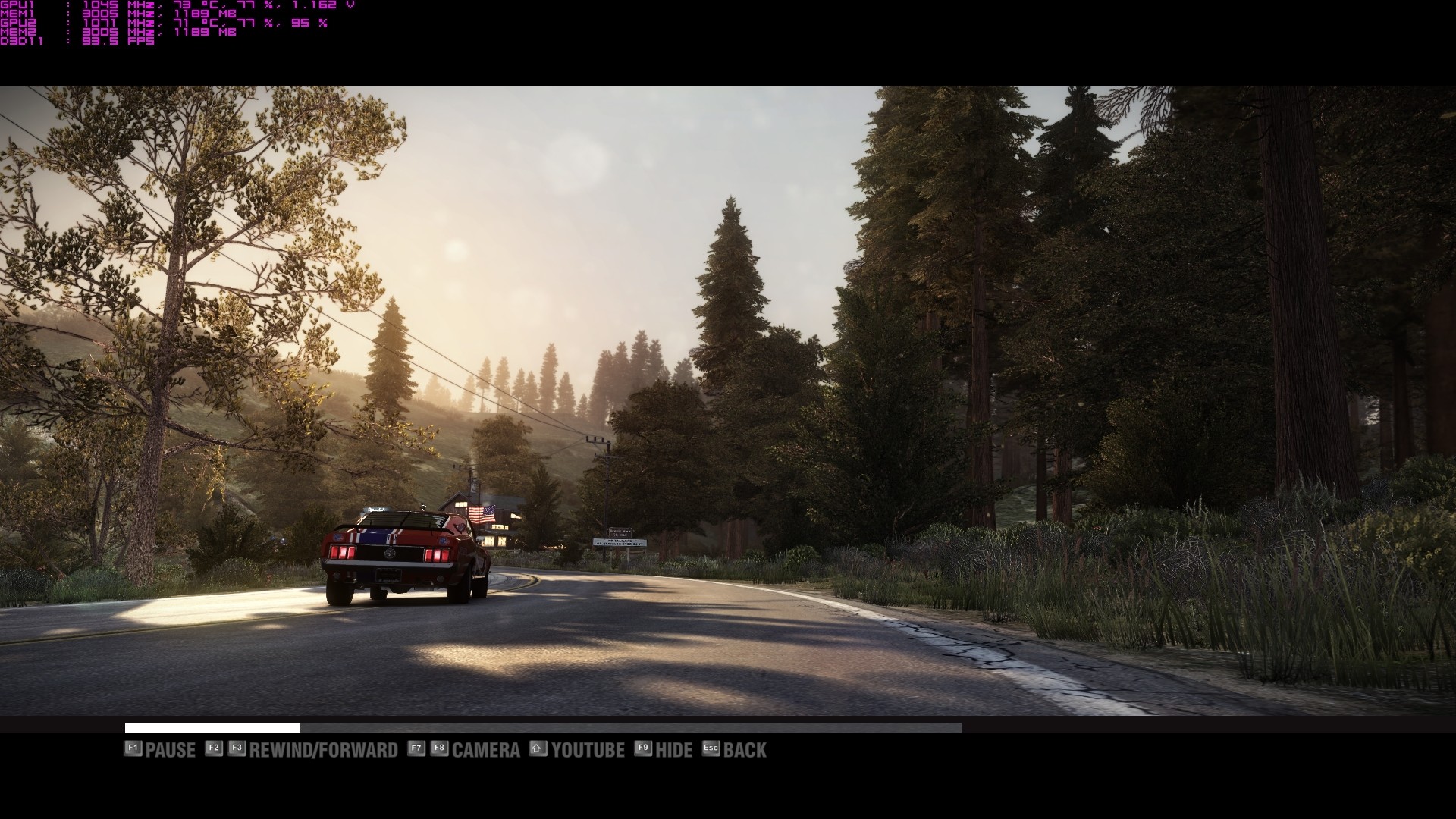Click the filled portion of the replay timeline
Screen dimensions: 1456x819
[x=212, y=728]
